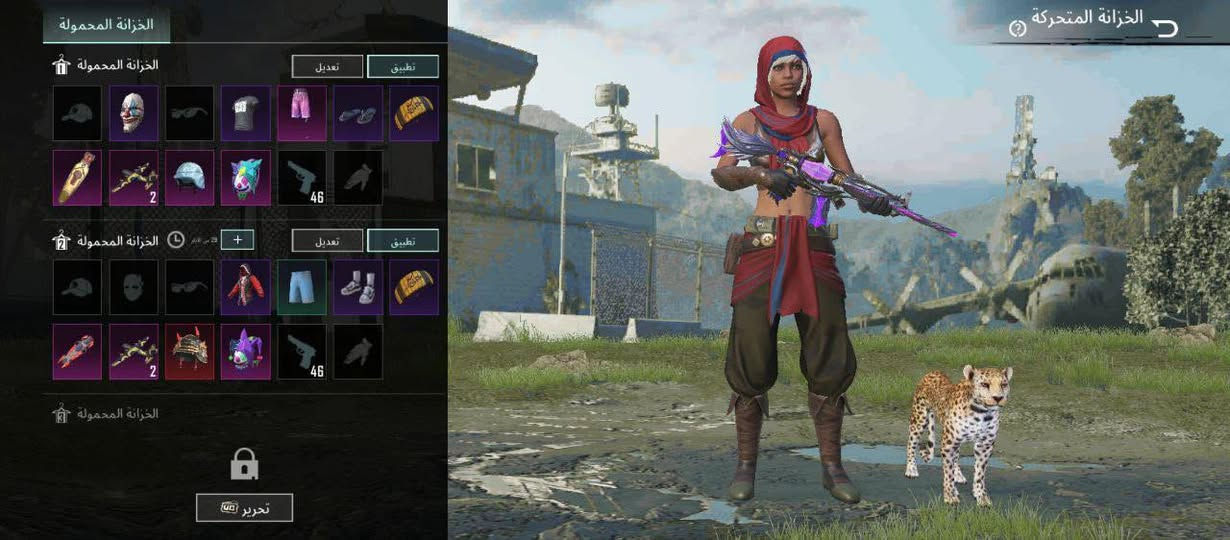Screen dimensions: 1230x540
Task: Select the sandals slot
Action: (357, 113)
